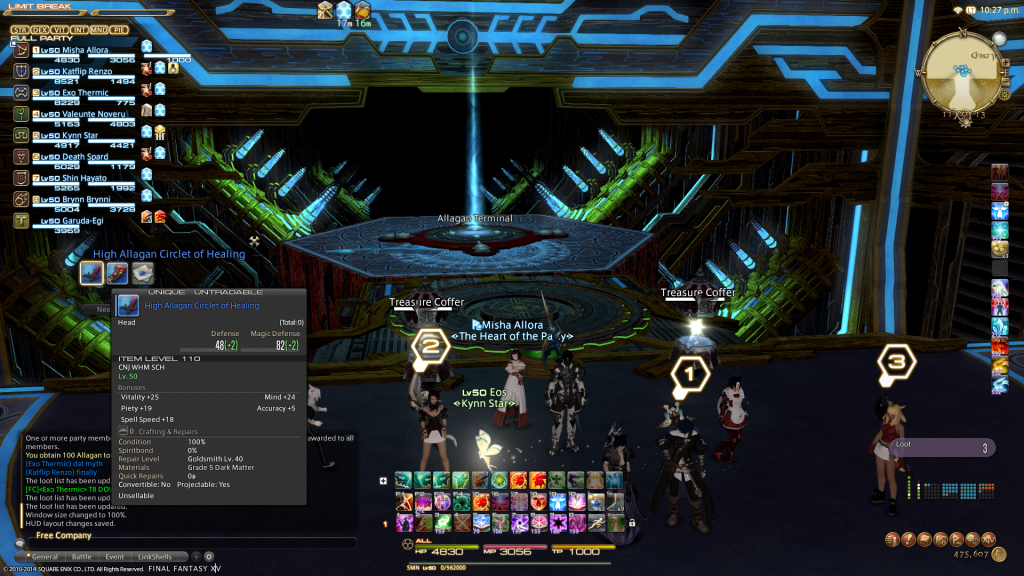Image resolution: width=1024 pixels, height=576 pixels.
Task: Activate the crossed-out disabled hotbar ability
Action: 461,522
